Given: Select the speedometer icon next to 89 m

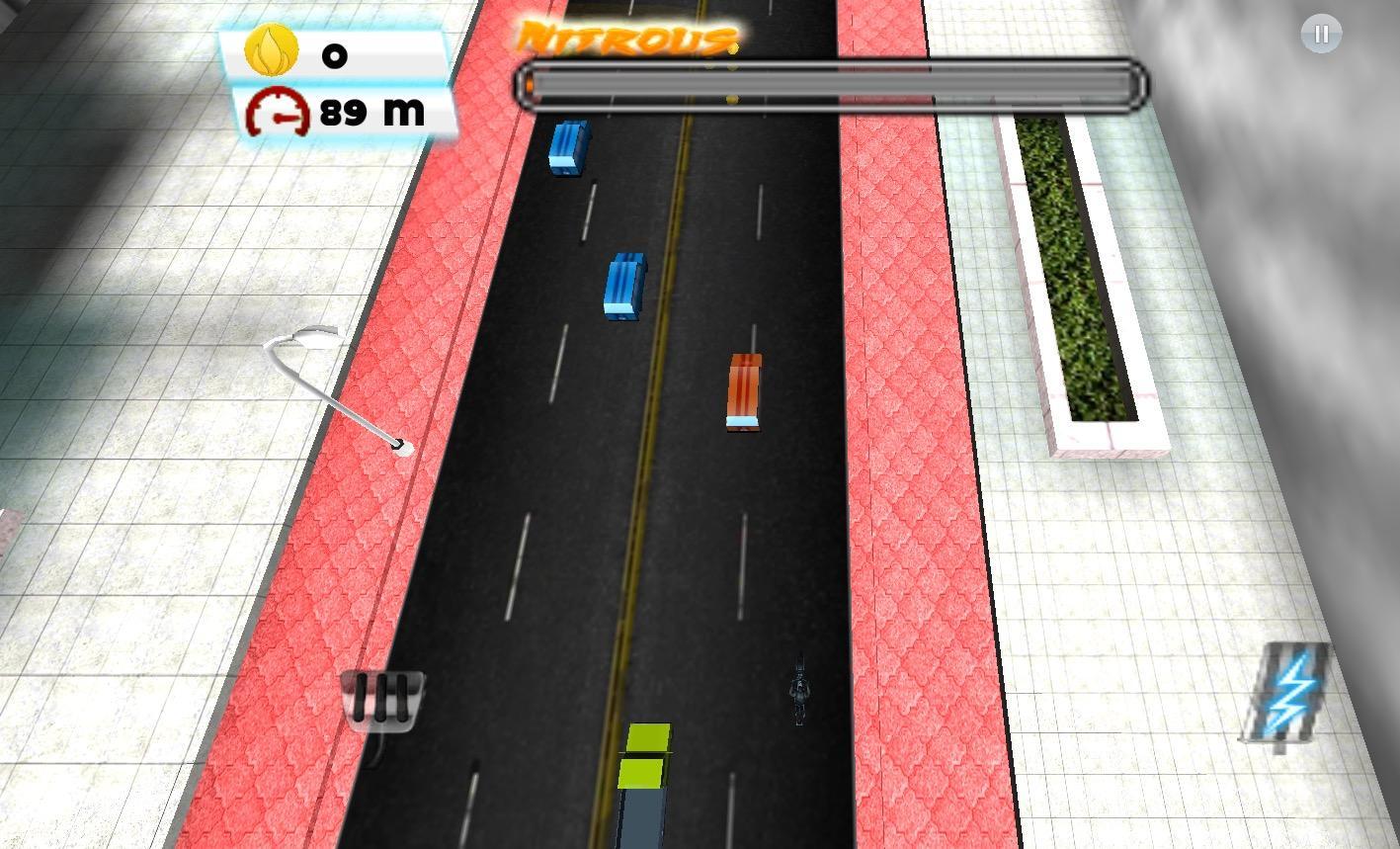Looking at the screenshot, I should click(x=277, y=111).
